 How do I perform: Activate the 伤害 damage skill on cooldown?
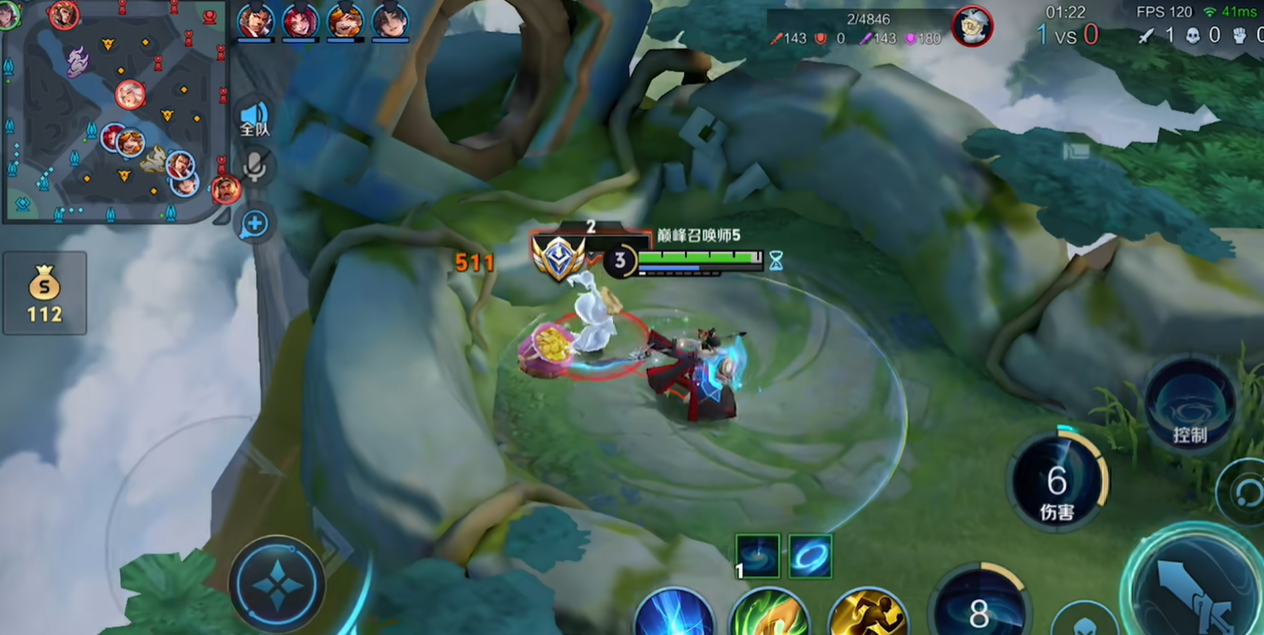[1057, 482]
